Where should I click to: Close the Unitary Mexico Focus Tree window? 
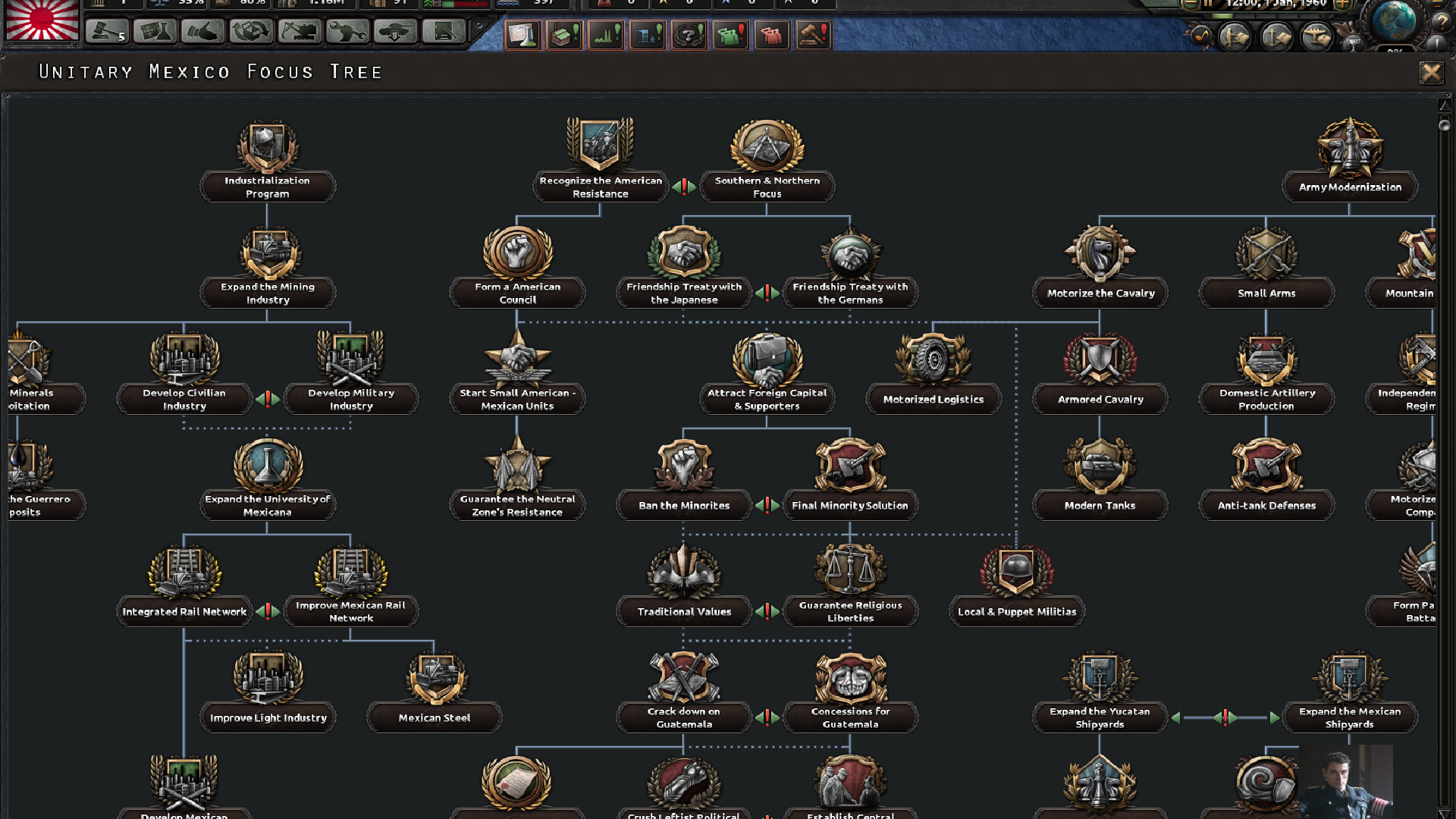pyautogui.click(x=1430, y=73)
